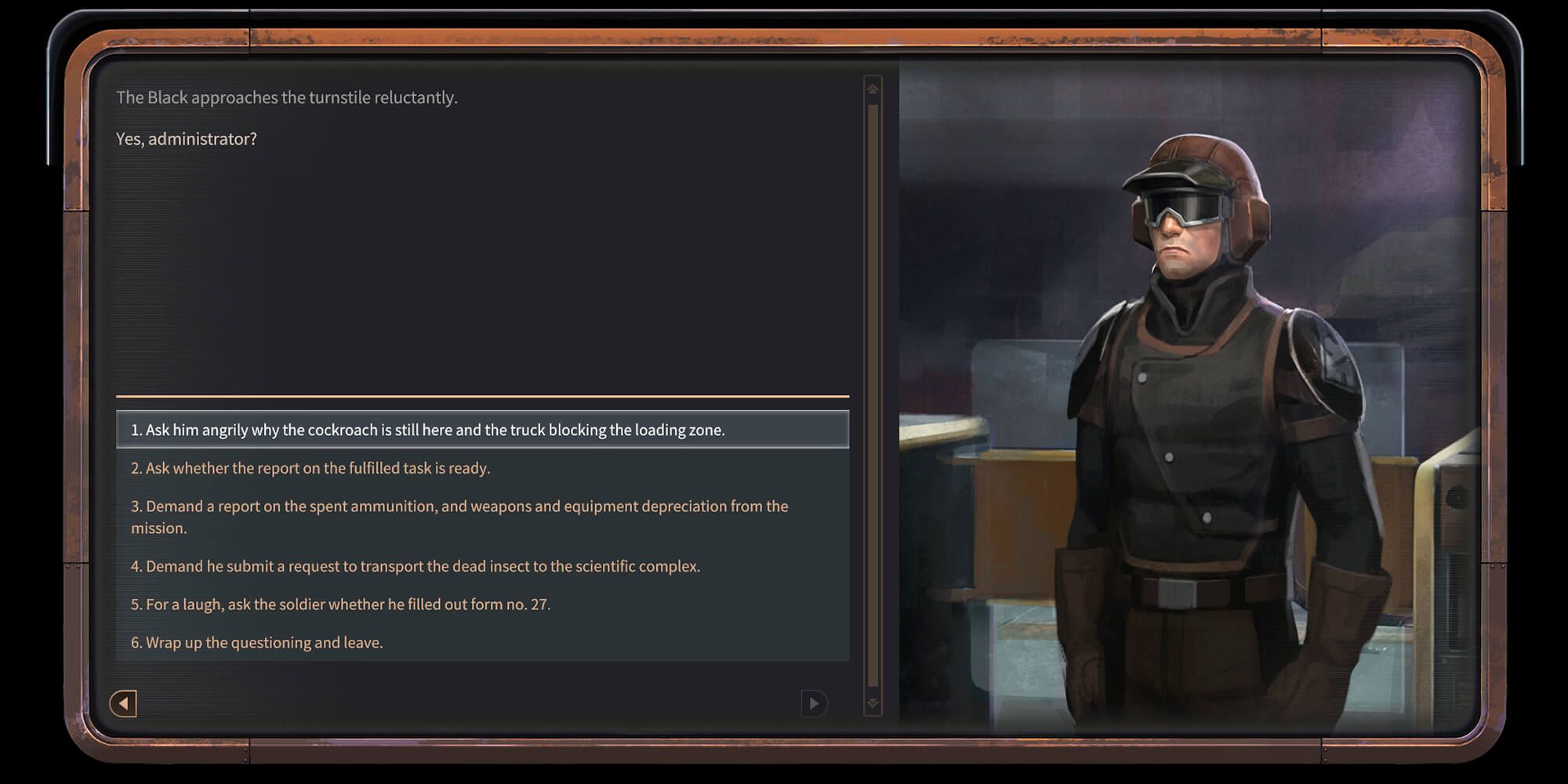
Task: Demand he submit a transport request for the insect
Action: pyautogui.click(x=416, y=565)
